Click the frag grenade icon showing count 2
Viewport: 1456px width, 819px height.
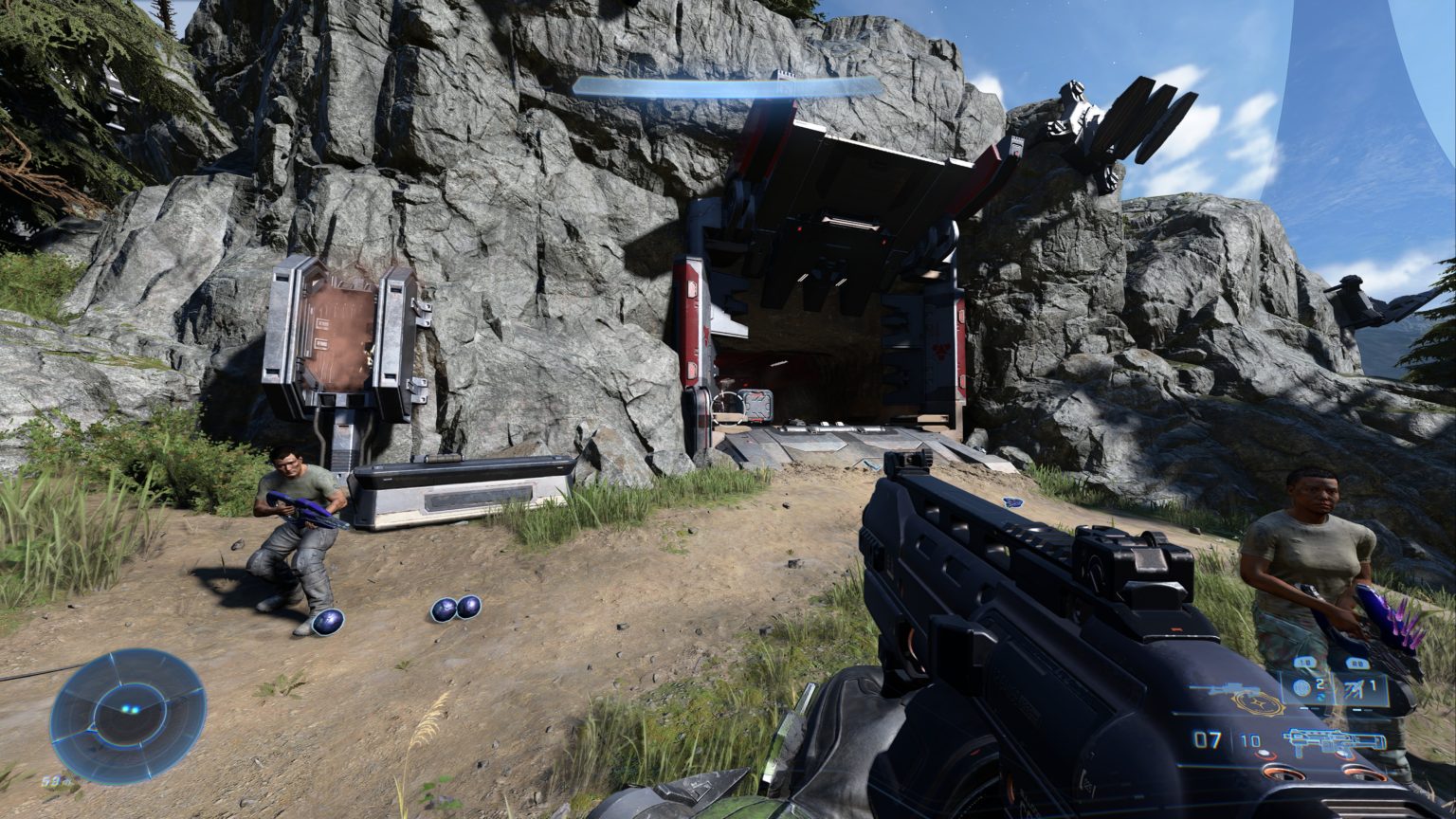click(x=1302, y=686)
